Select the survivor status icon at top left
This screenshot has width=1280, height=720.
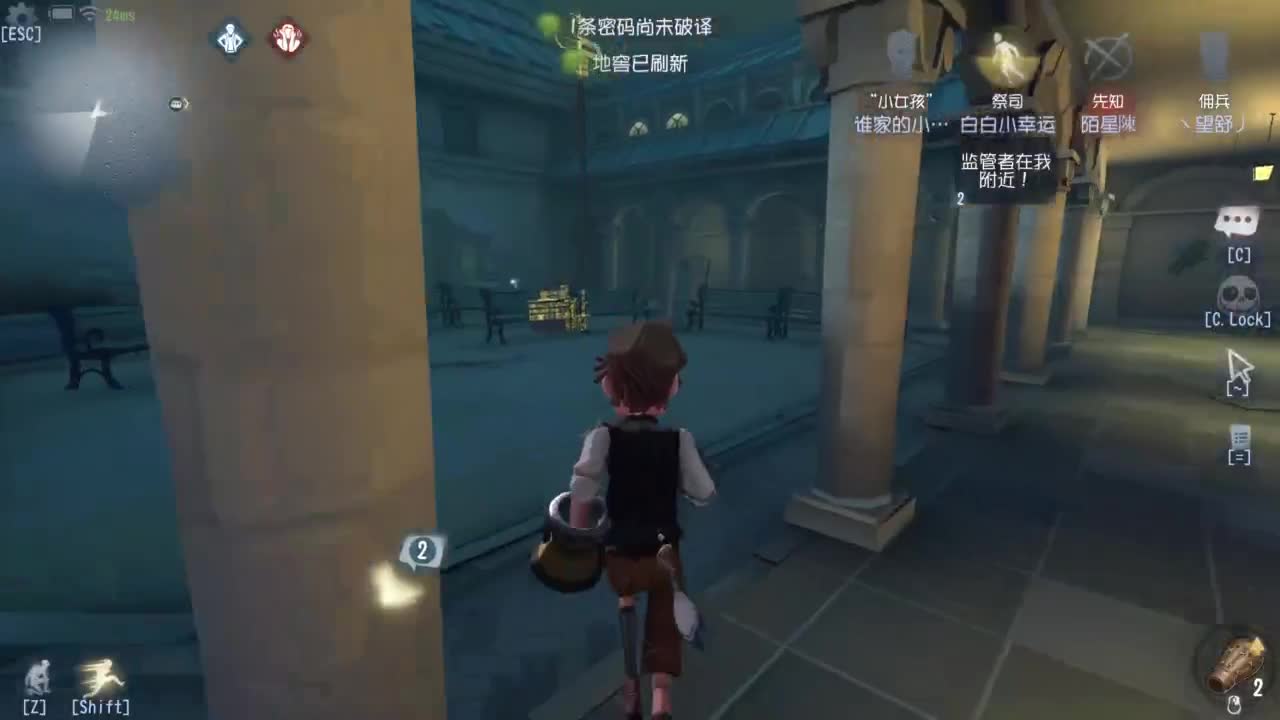(x=230, y=40)
